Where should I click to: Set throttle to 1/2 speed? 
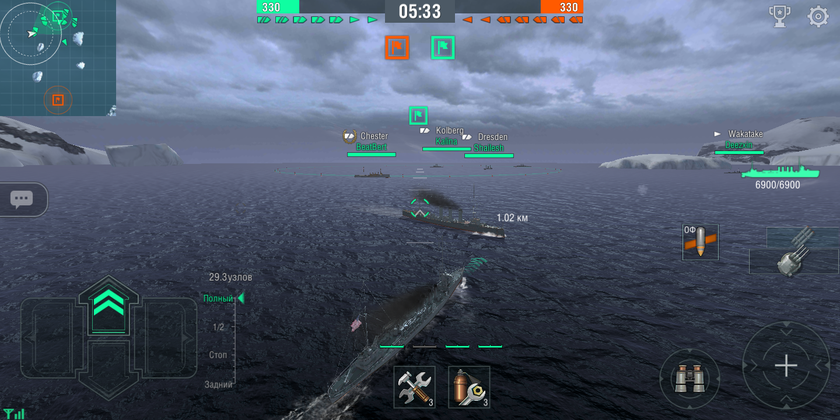click(218, 327)
